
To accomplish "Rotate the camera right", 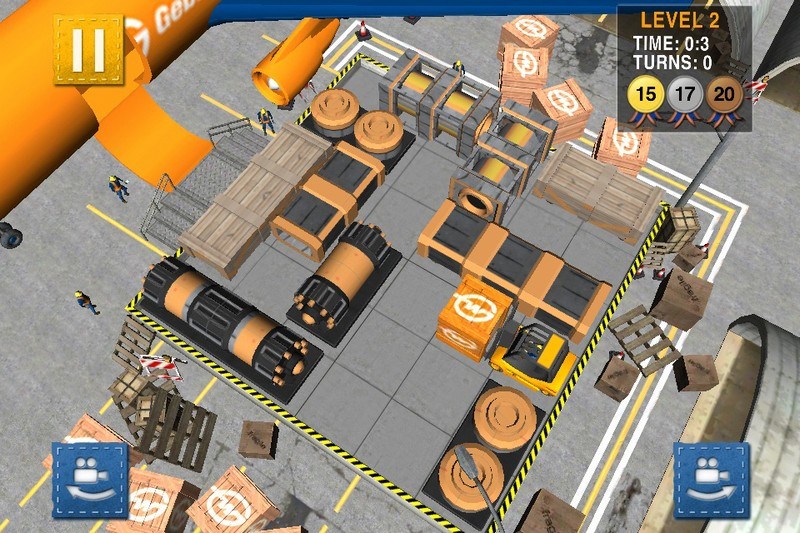I will (711, 480).
